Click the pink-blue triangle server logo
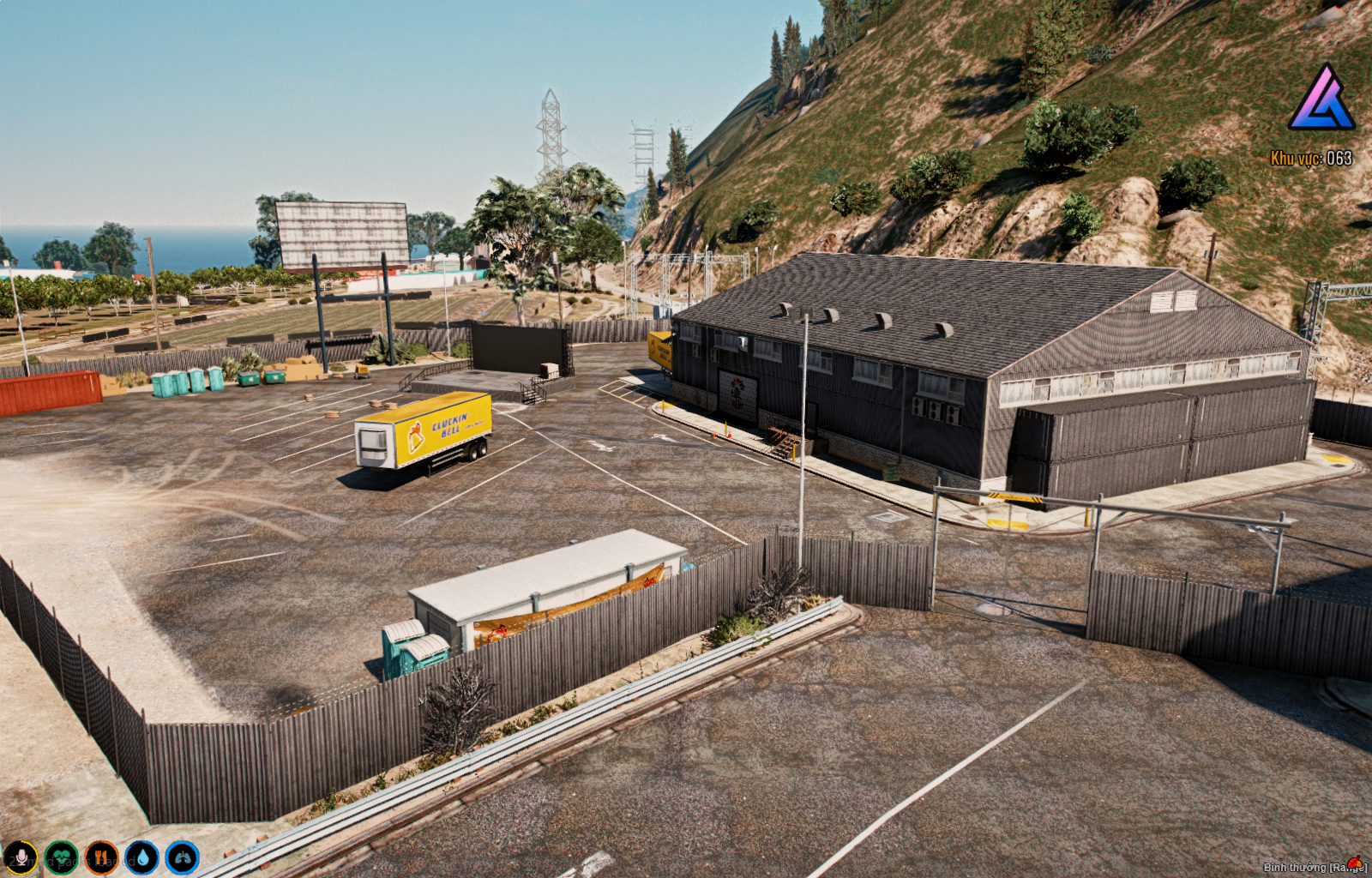This screenshot has width=1372, height=878. pos(1321,98)
